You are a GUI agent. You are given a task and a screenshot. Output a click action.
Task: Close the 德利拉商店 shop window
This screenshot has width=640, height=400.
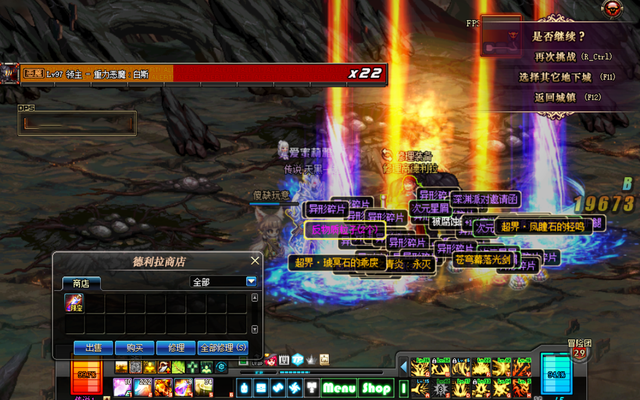[255, 261]
